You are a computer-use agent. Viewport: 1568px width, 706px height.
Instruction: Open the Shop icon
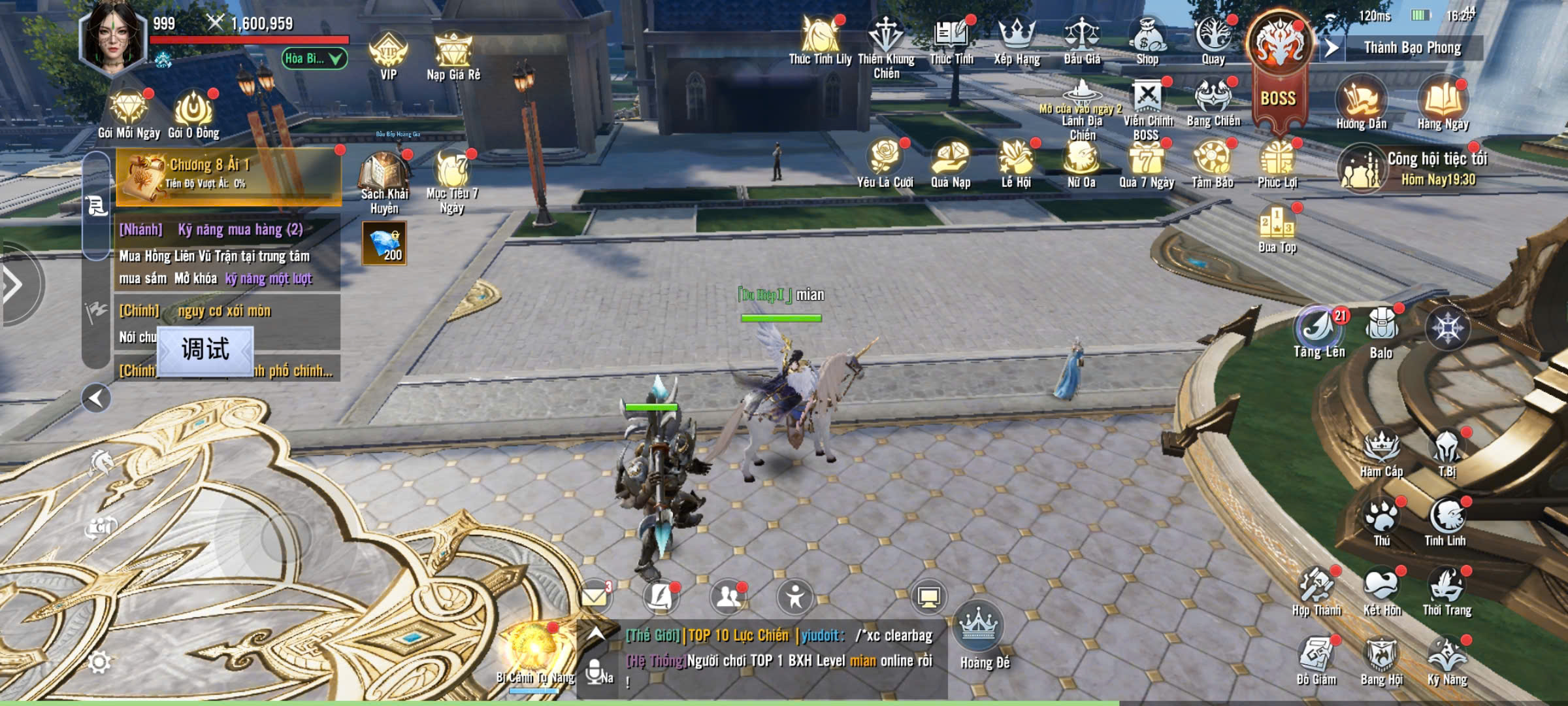(x=1147, y=39)
